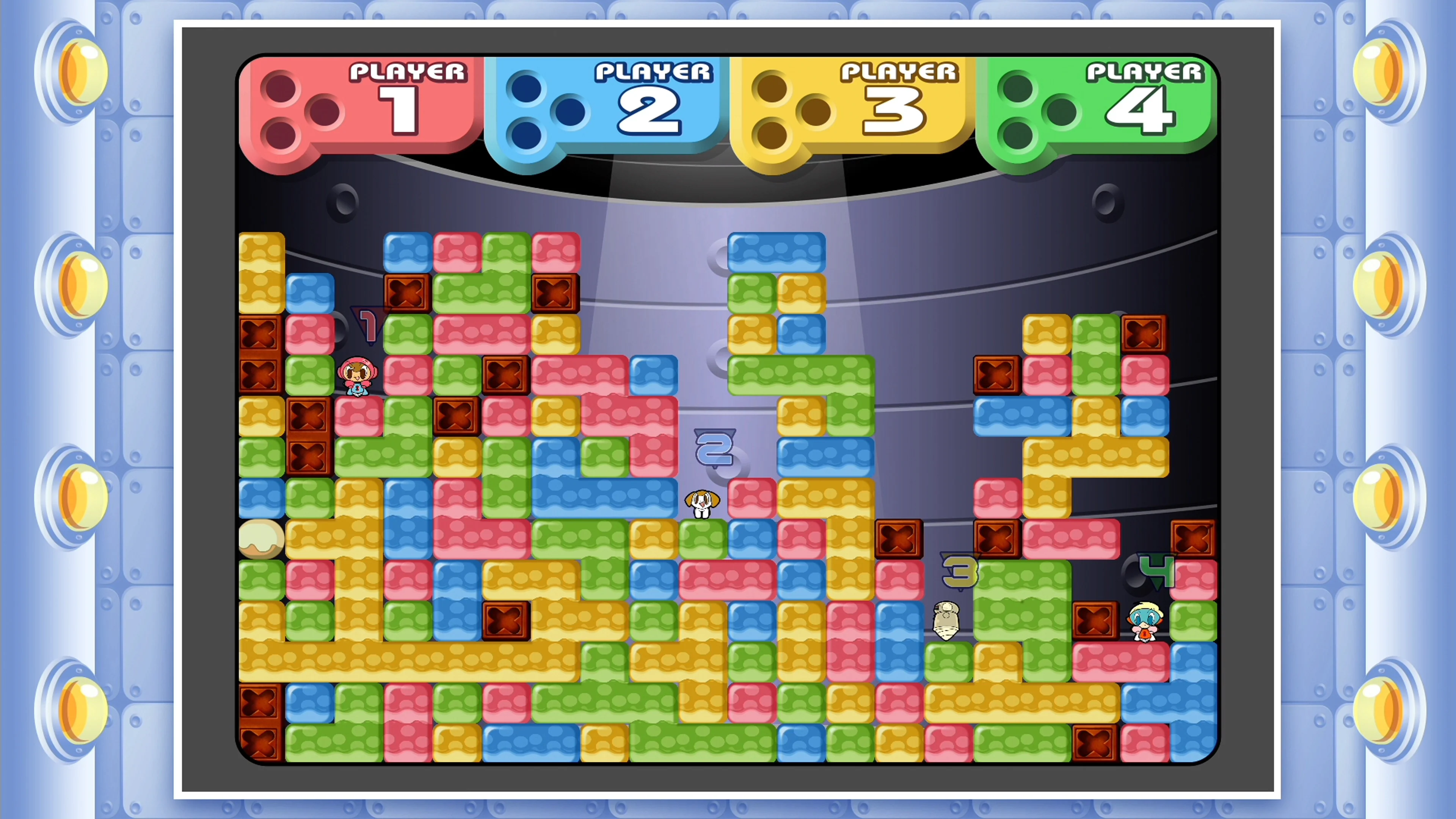Select the brown X crate beside Anna
This screenshot has height=819, width=1456.
[x=308, y=416]
